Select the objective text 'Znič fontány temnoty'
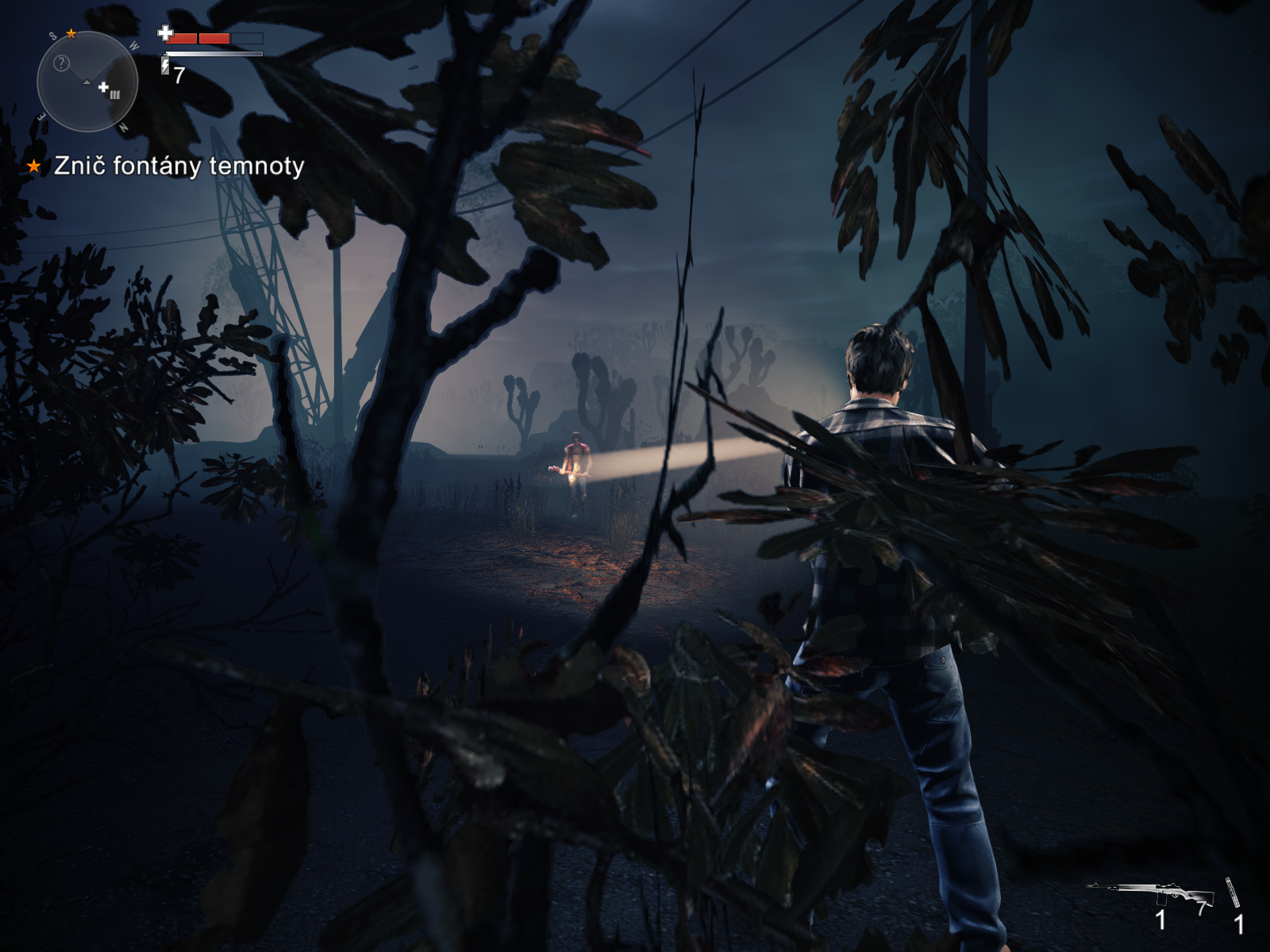The height and width of the screenshot is (952, 1270). 179,166
